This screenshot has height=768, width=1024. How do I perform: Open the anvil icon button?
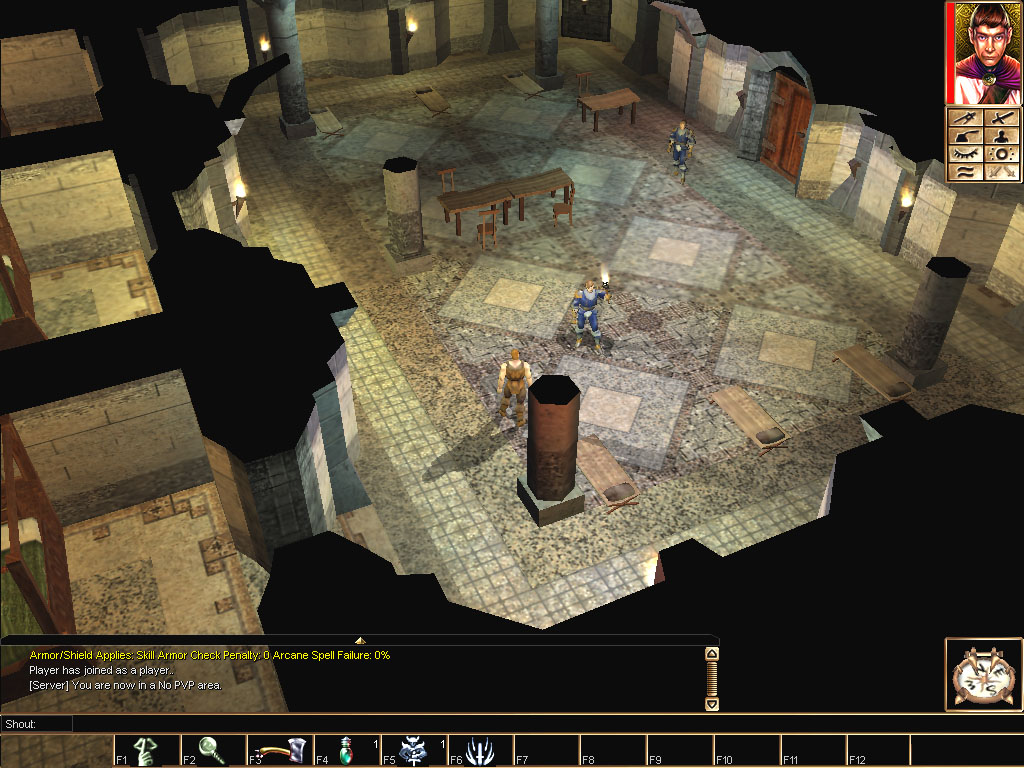coord(963,136)
